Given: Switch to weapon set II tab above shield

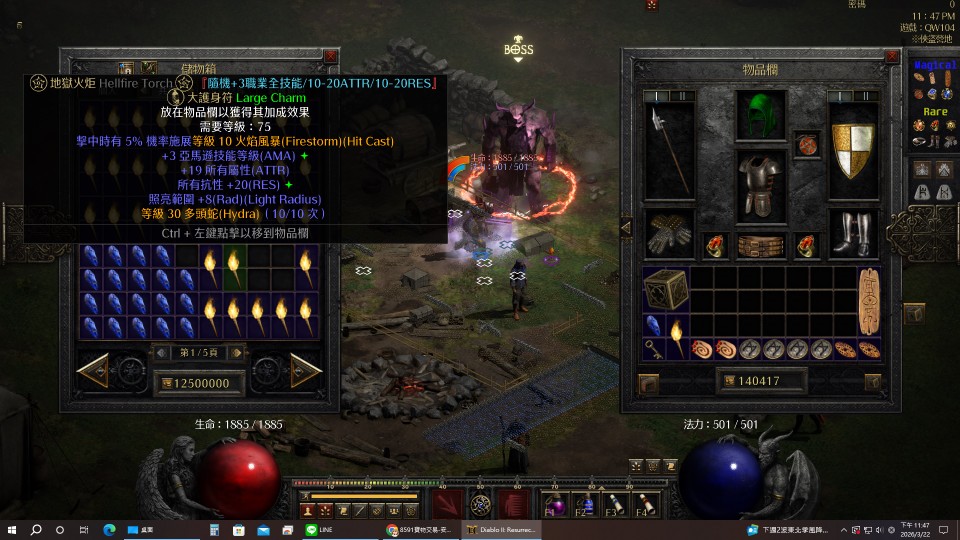Looking at the screenshot, I should coord(866,97).
